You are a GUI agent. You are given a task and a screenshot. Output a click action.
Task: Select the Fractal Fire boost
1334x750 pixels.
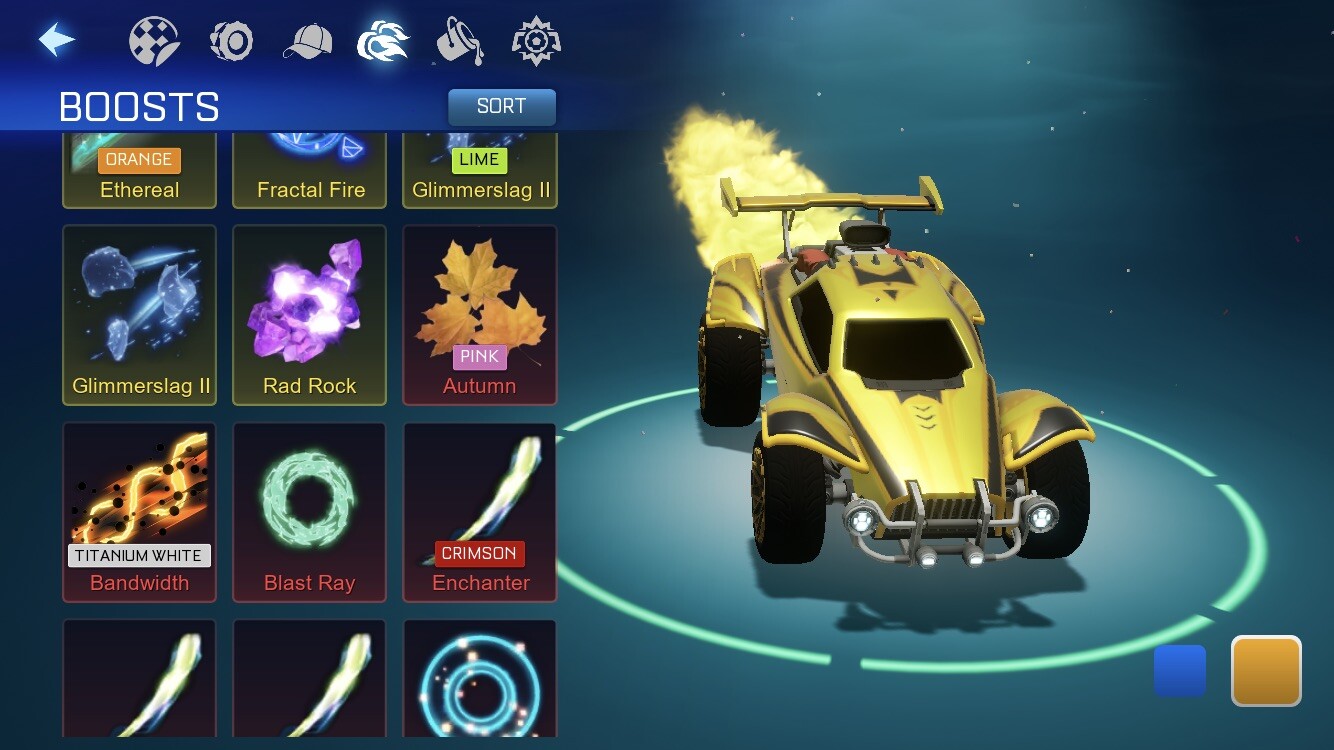310,169
